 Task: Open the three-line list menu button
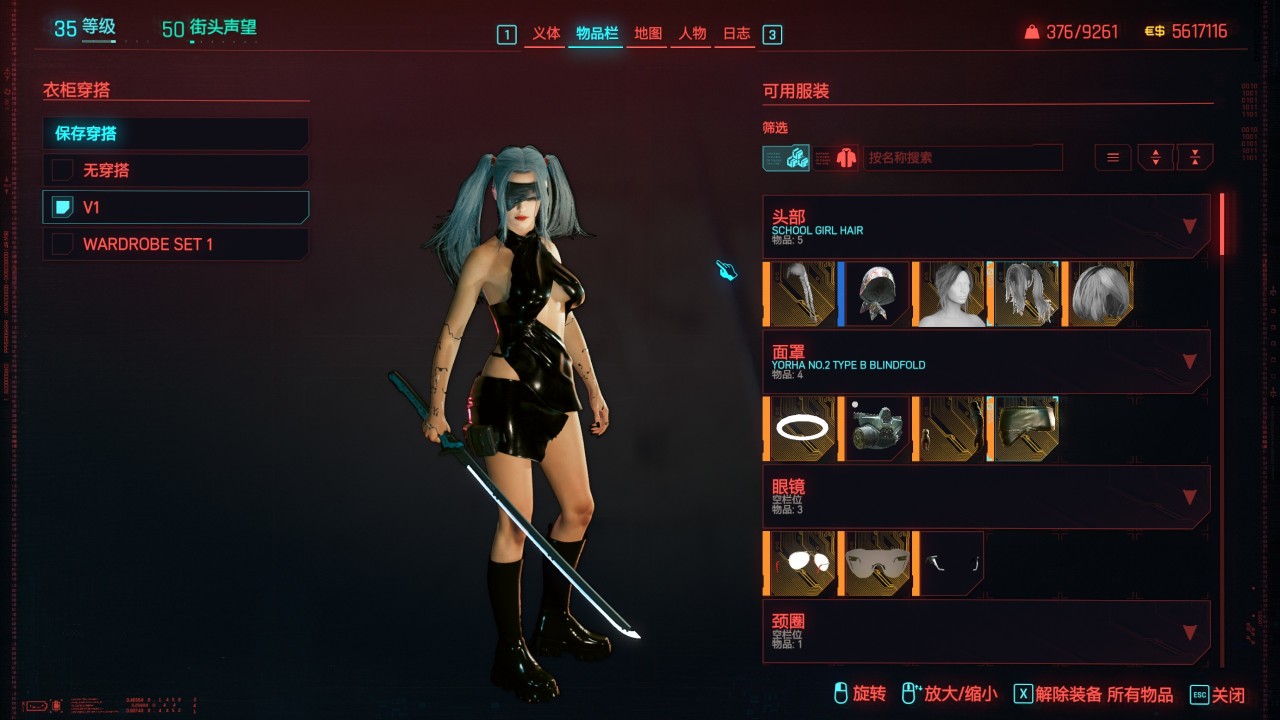[x=1112, y=157]
